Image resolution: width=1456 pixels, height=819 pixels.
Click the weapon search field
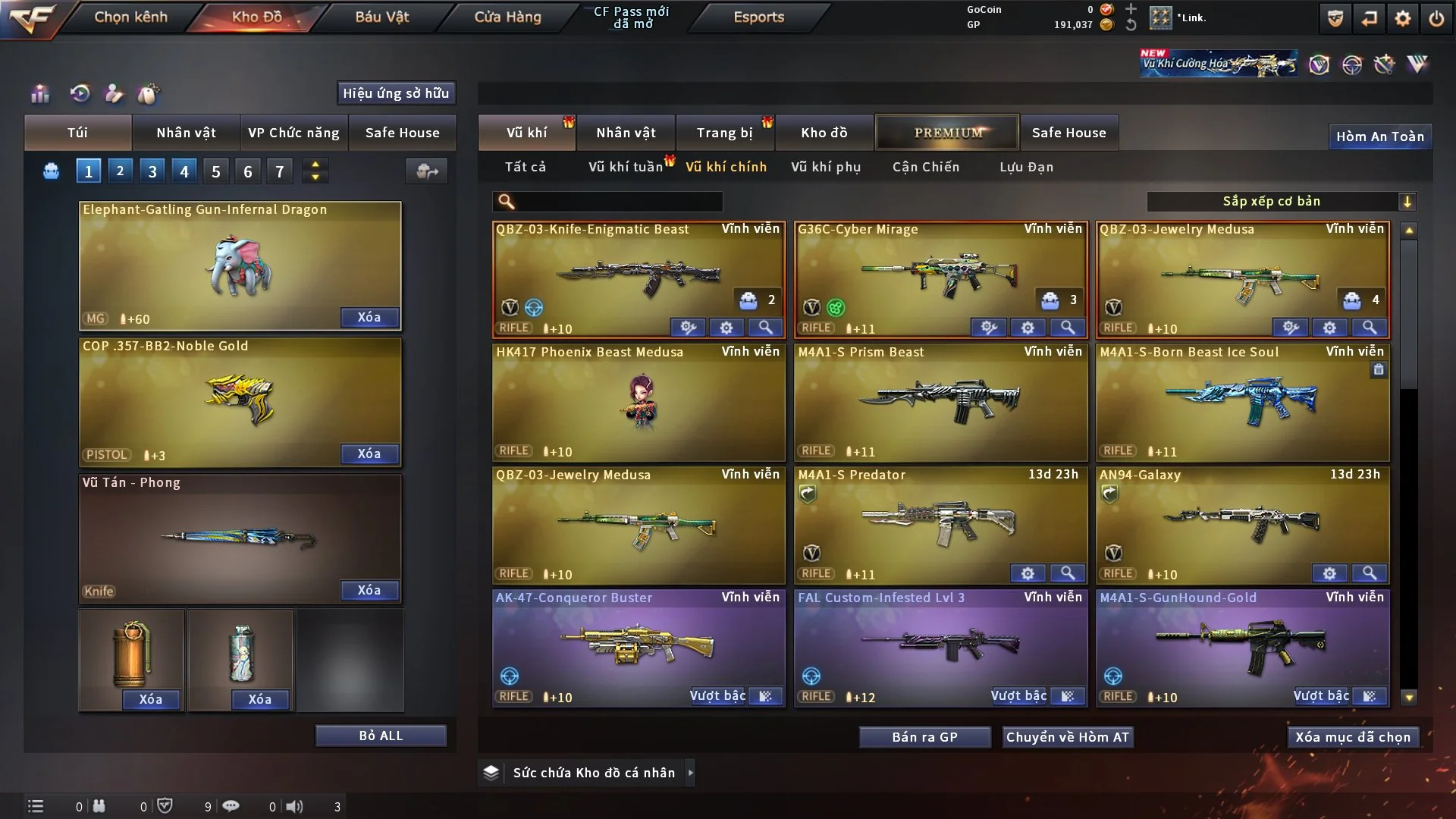[618, 202]
